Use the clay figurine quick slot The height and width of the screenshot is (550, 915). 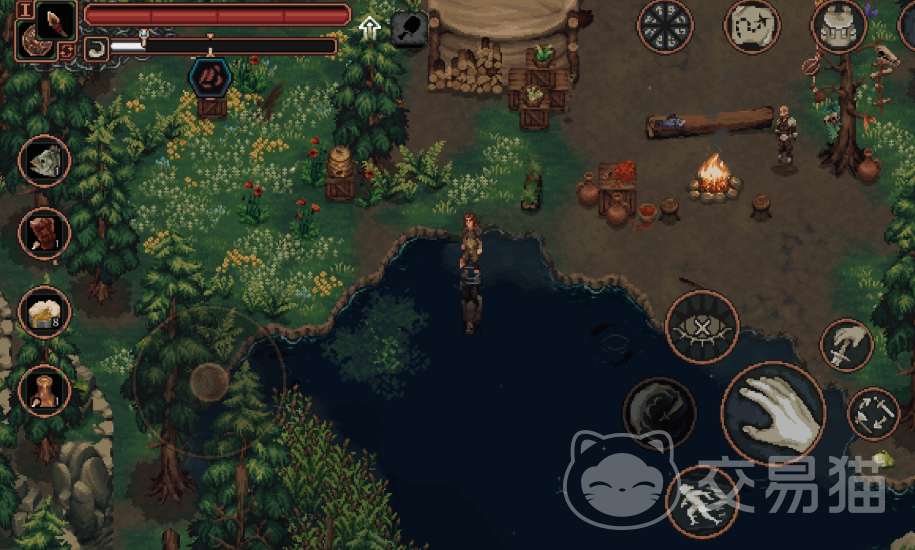[44, 390]
